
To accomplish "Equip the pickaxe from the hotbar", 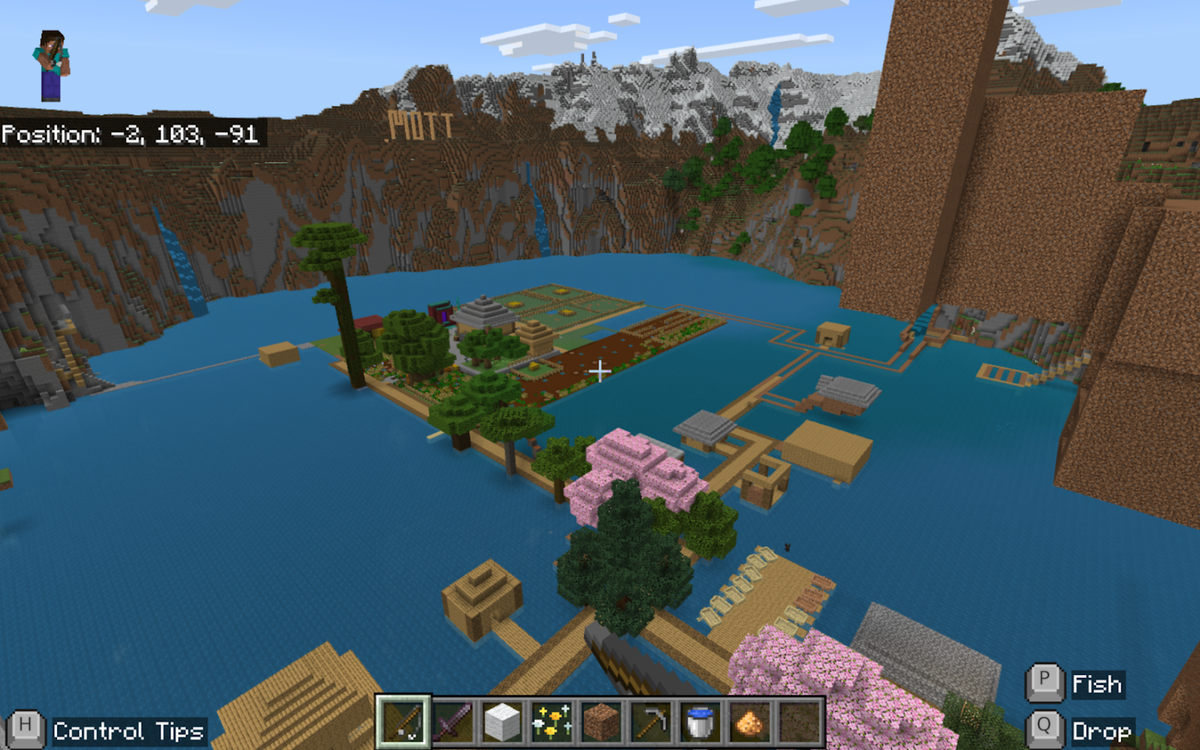I will pyautogui.click(x=650, y=721).
